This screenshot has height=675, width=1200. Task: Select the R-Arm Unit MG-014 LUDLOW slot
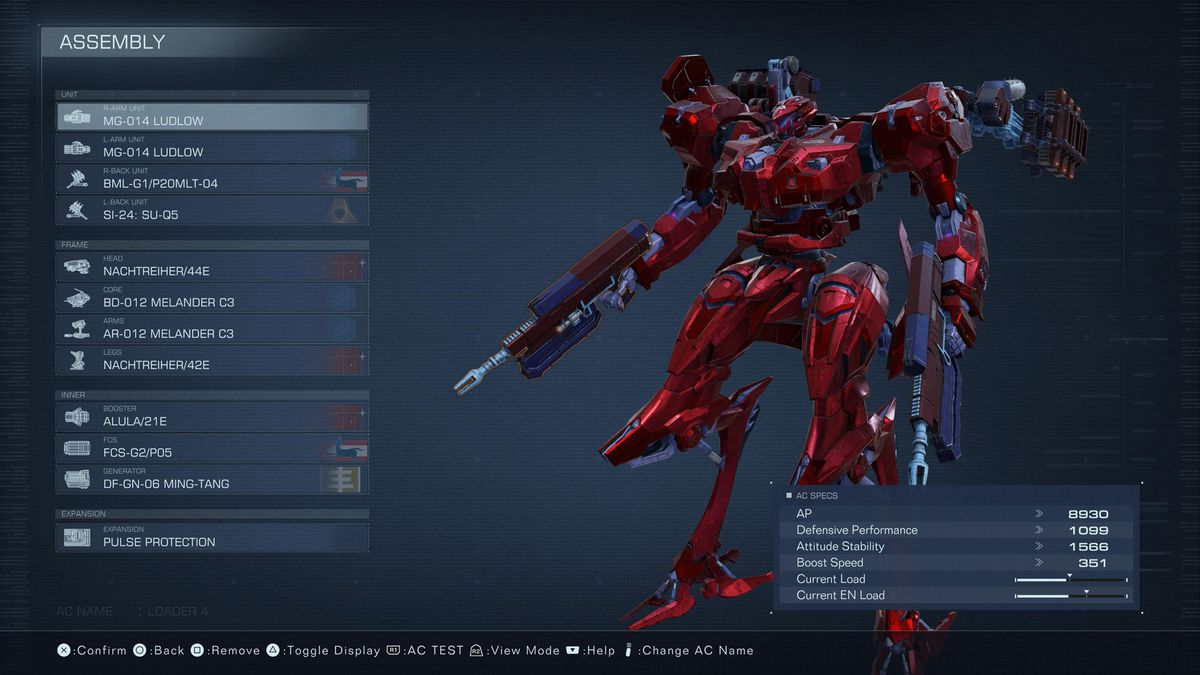click(x=212, y=117)
